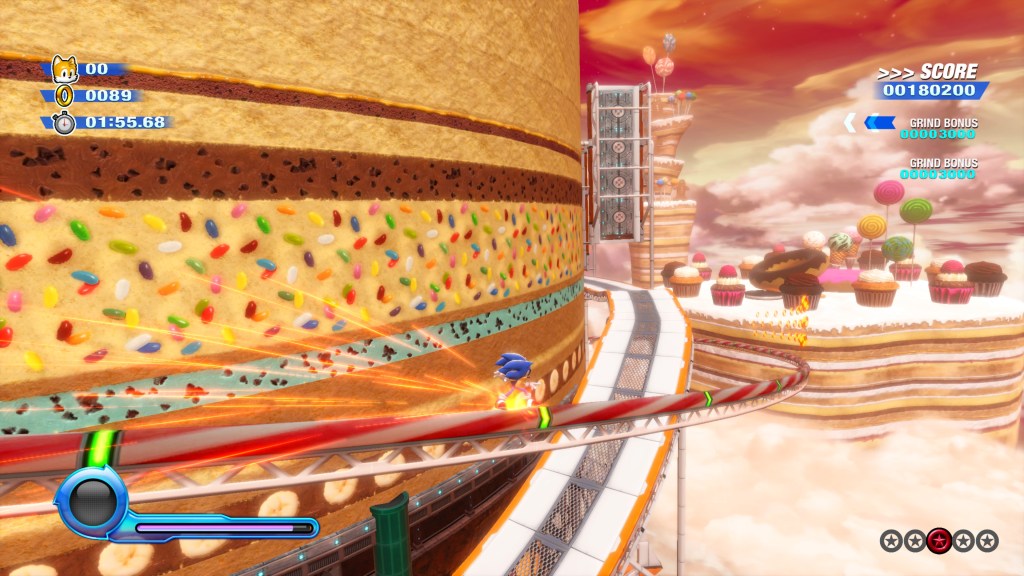Click the stopwatch timer icon
1024x576 pixels.
click(x=64, y=123)
